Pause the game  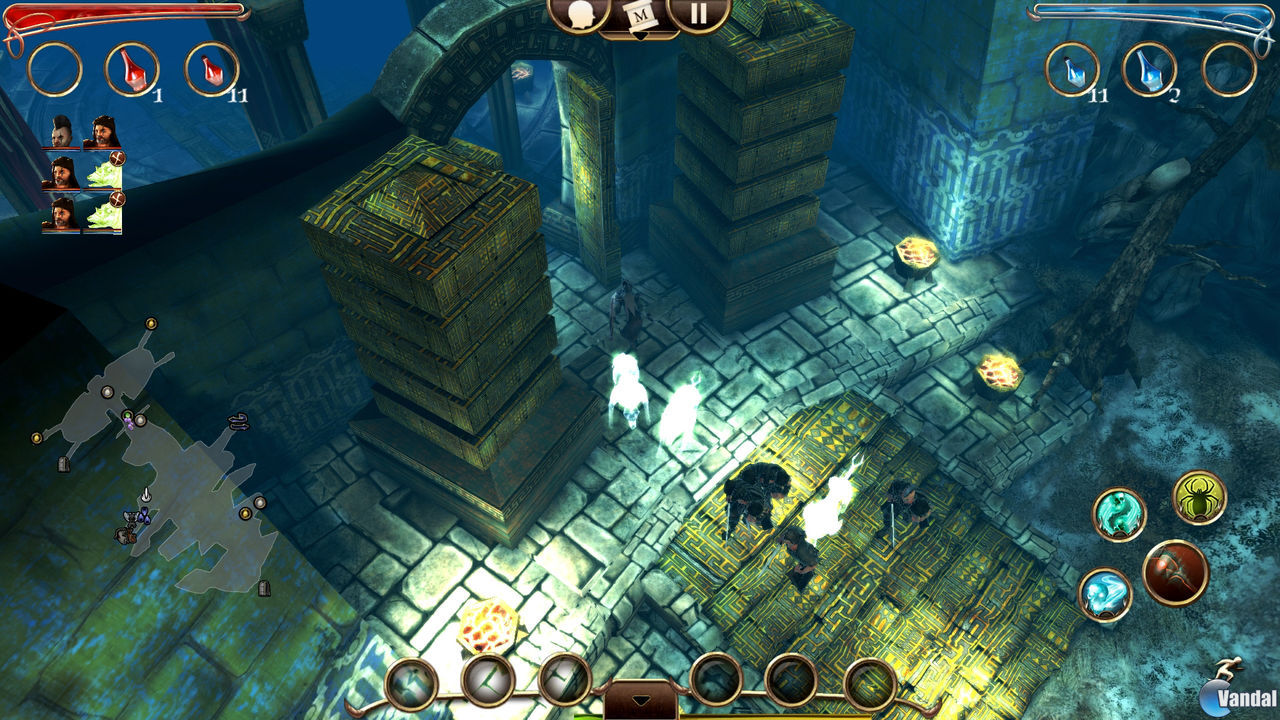pyautogui.click(x=698, y=15)
